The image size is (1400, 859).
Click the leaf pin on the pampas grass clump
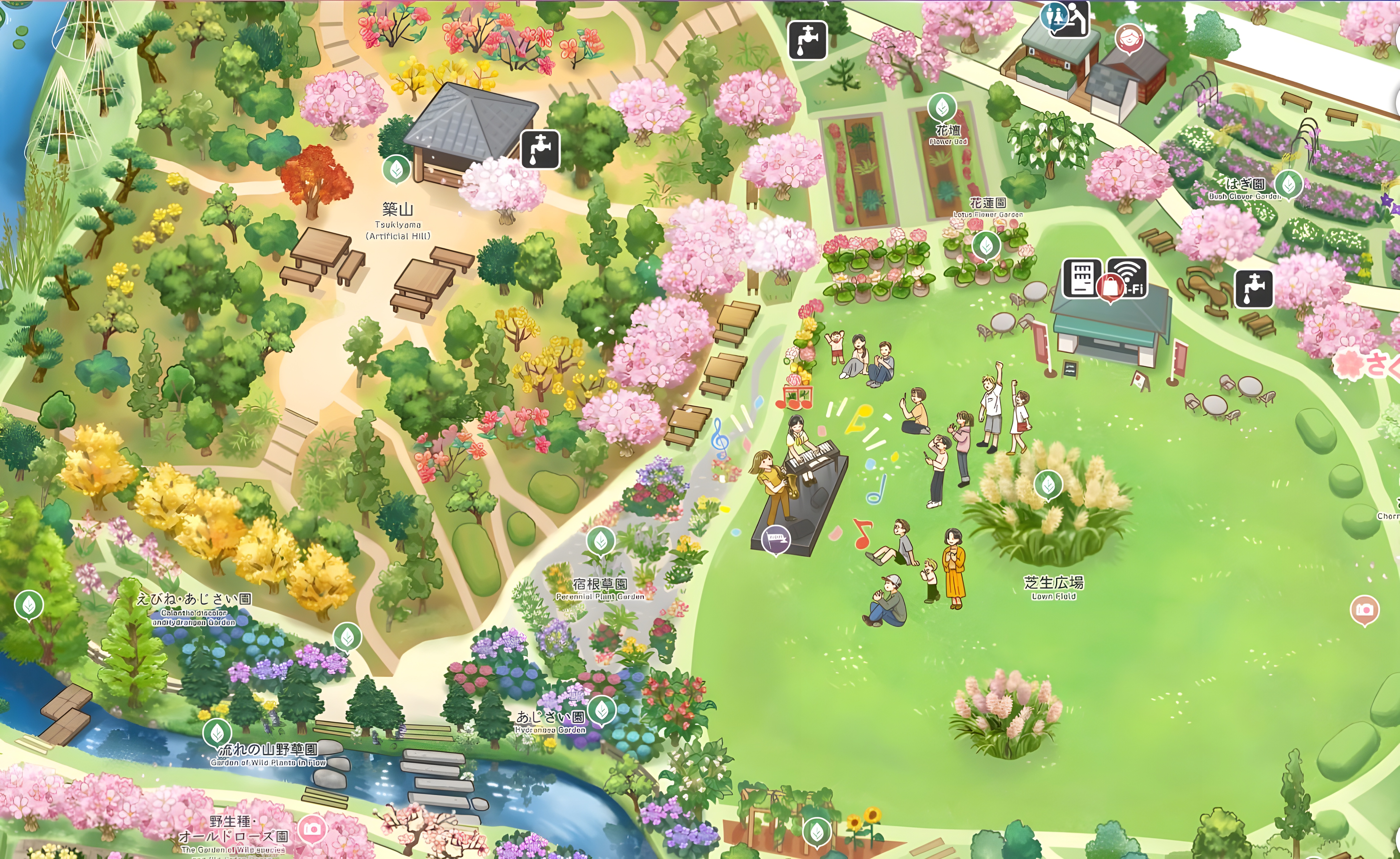tap(1048, 485)
